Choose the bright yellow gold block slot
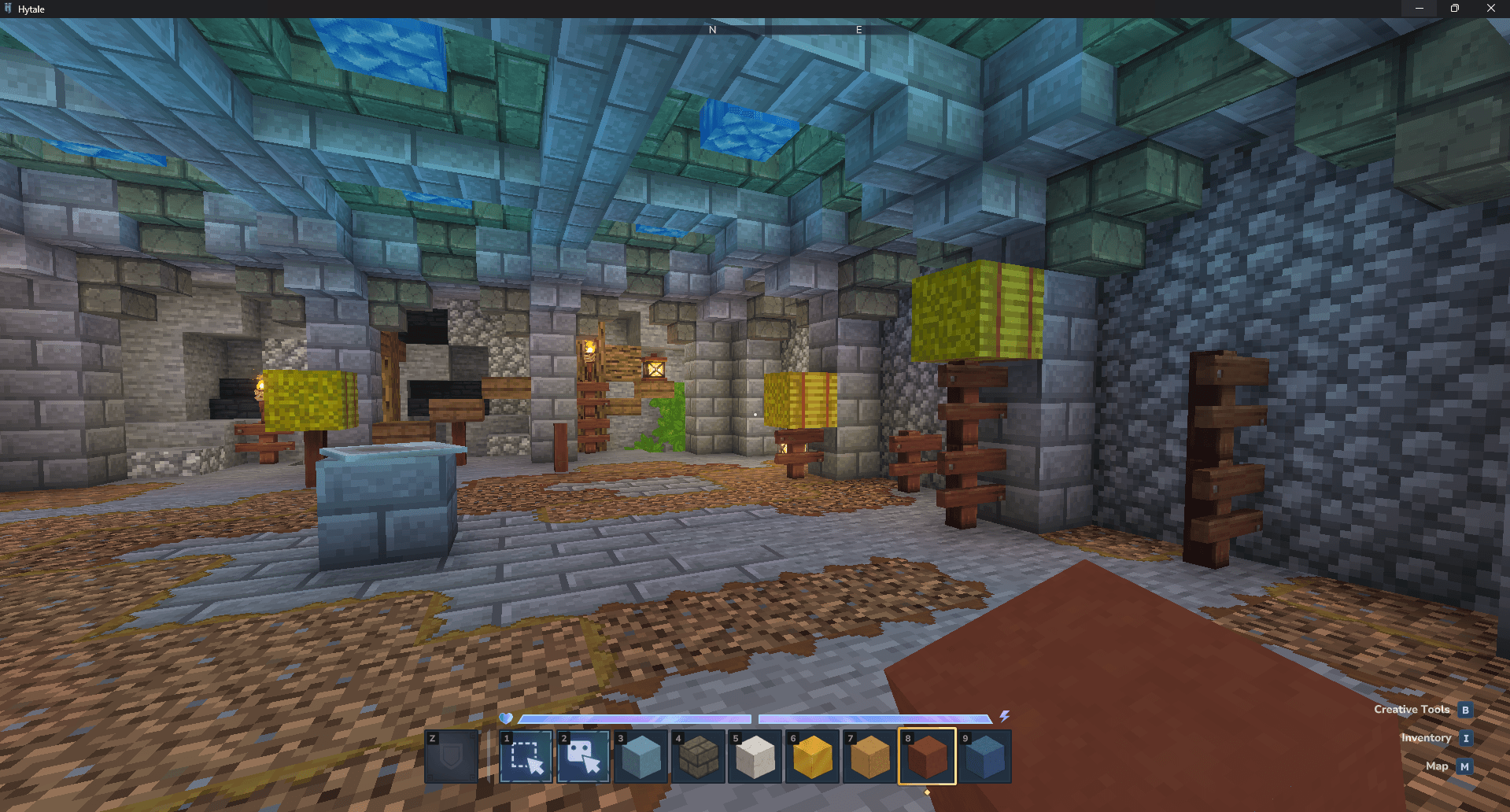 [813, 757]
